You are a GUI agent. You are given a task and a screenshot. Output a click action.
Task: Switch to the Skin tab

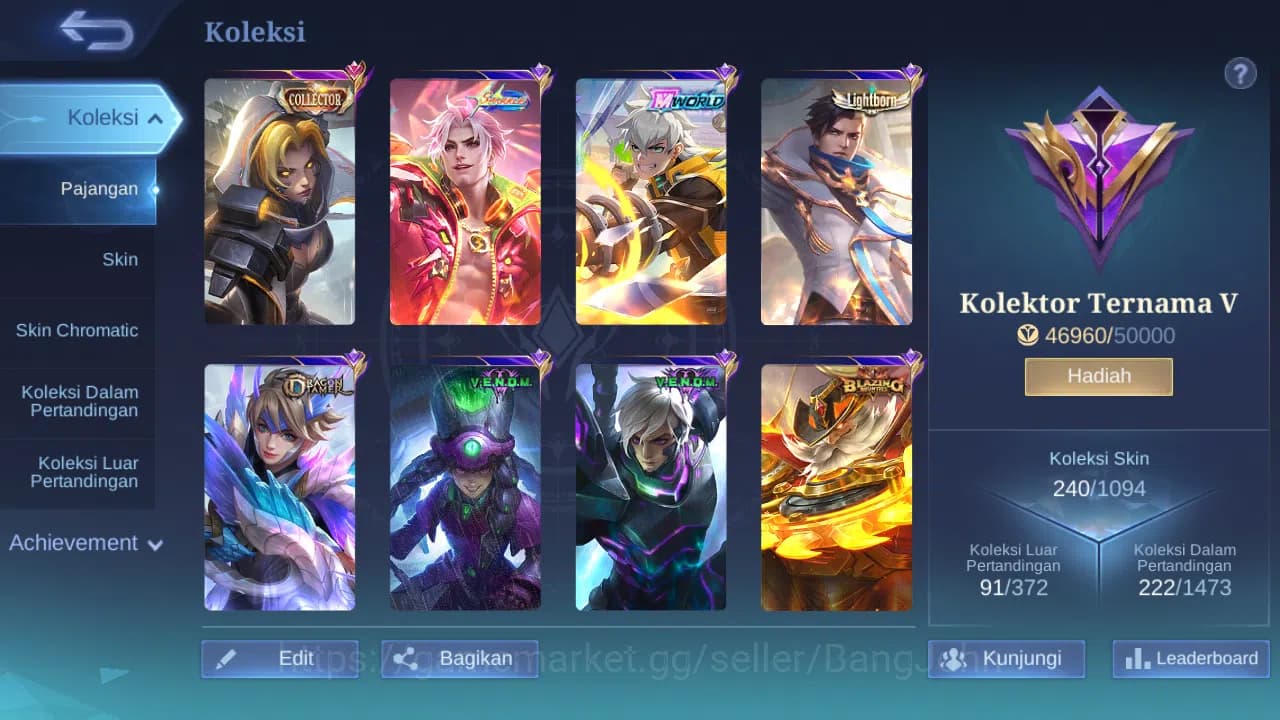[120, 259]
